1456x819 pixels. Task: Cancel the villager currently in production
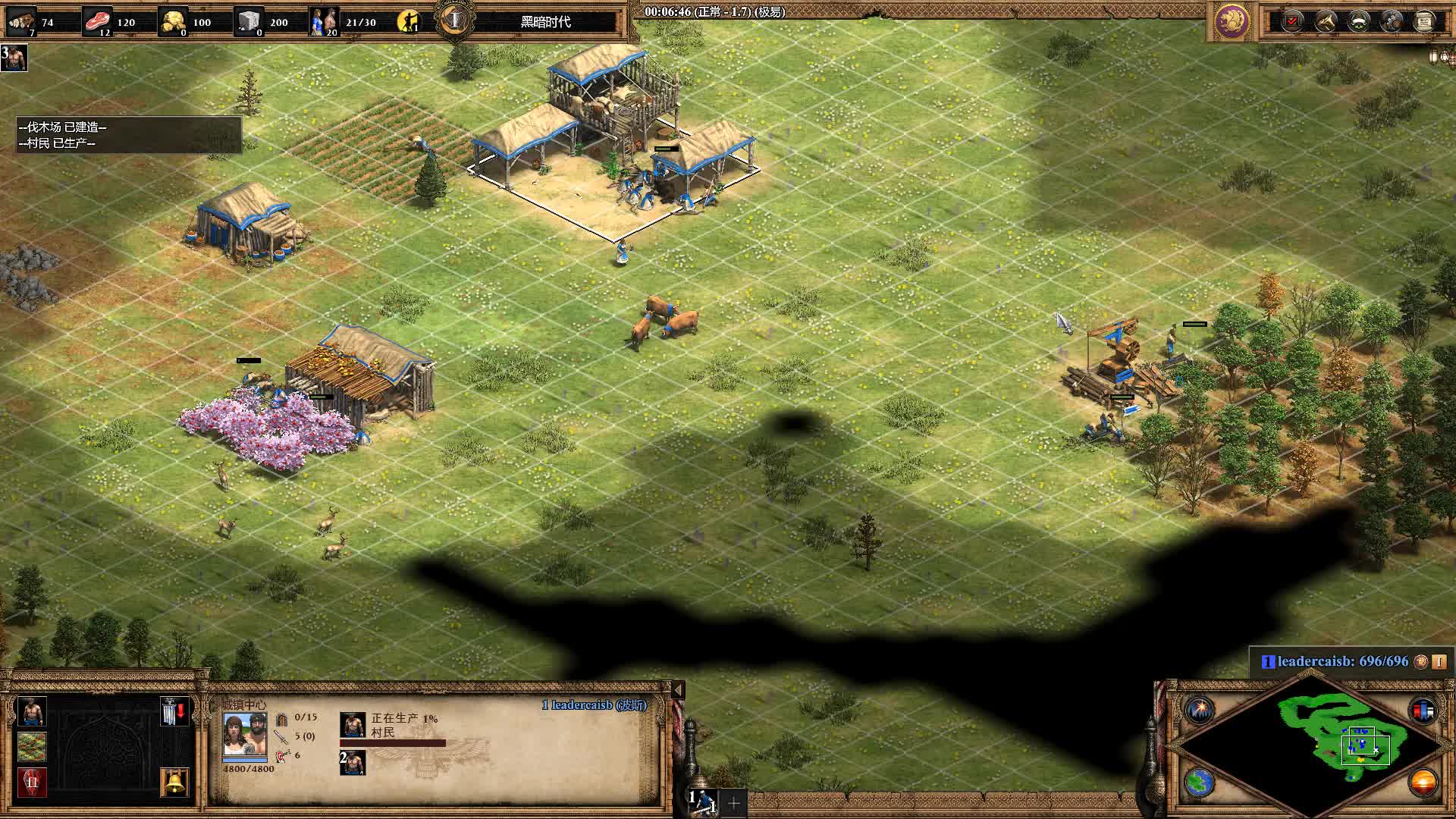click(353, 725)
